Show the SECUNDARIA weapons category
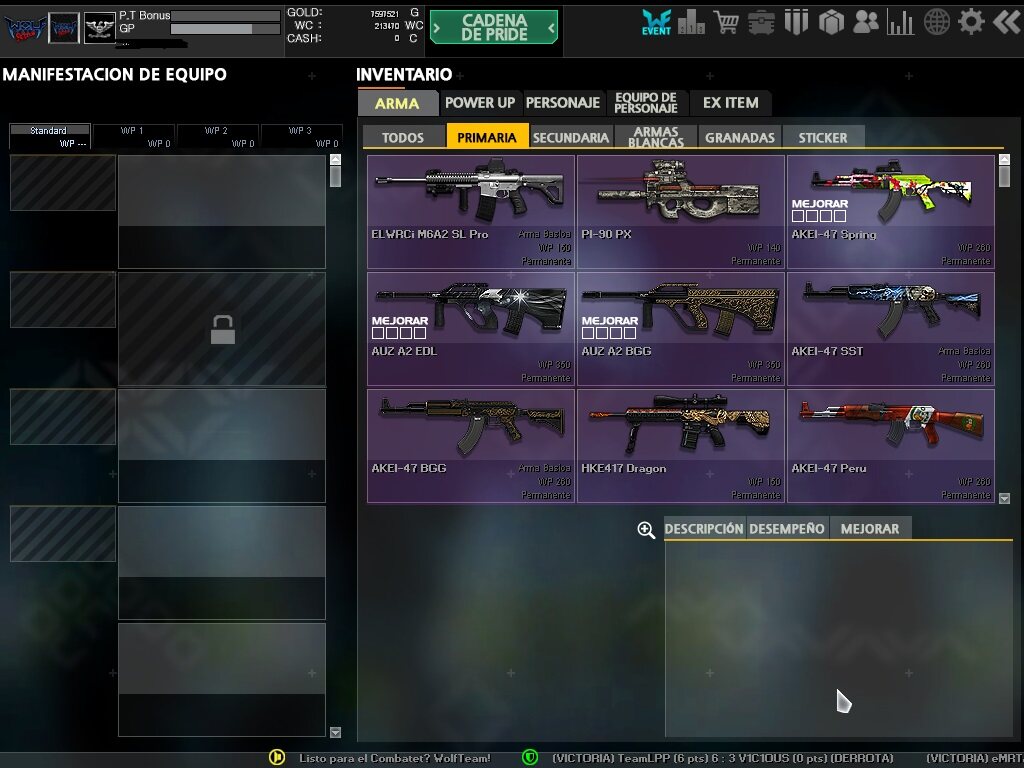 click(571, 138)
